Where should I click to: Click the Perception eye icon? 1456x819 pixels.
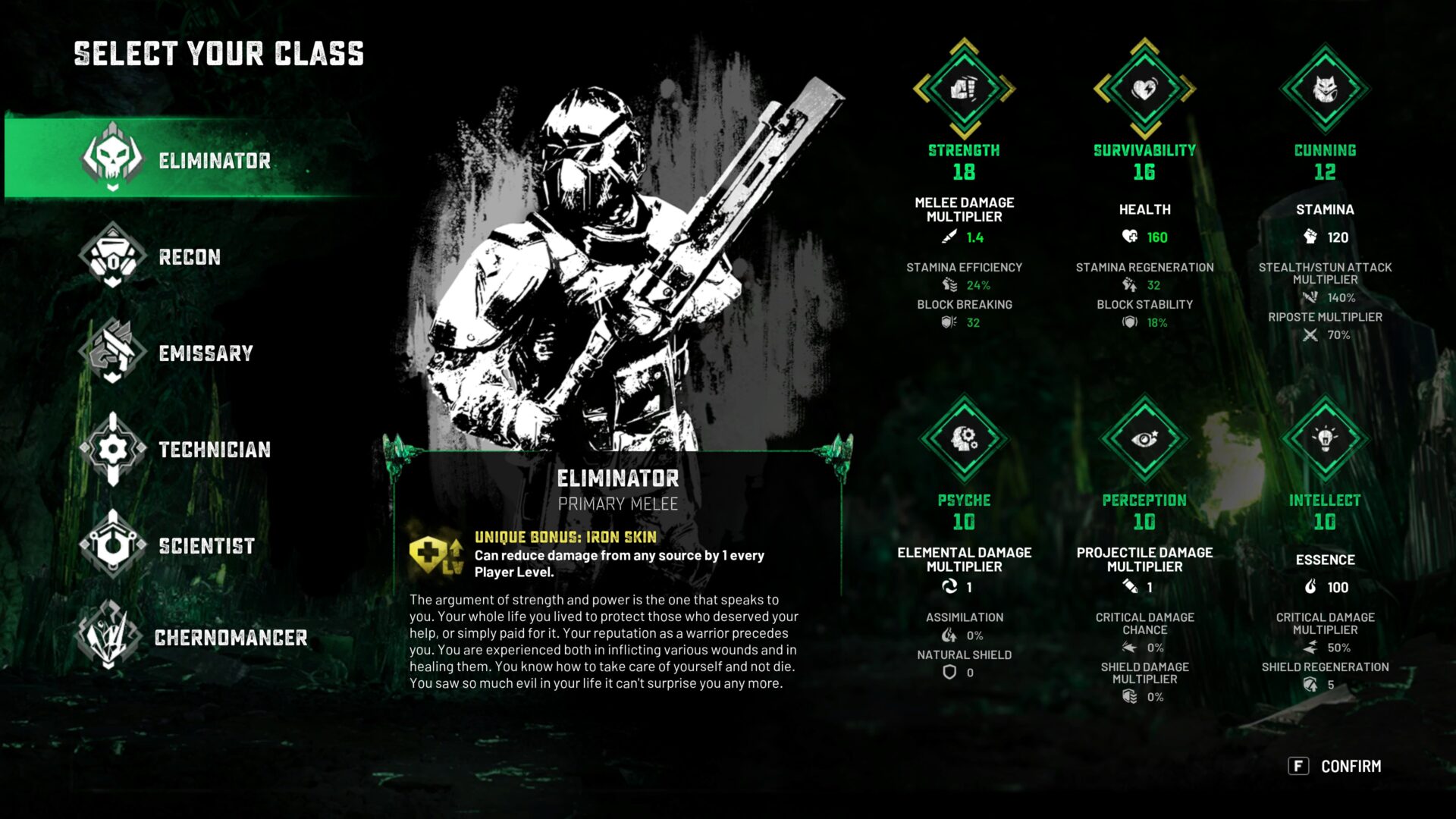tap(1144, 438)
